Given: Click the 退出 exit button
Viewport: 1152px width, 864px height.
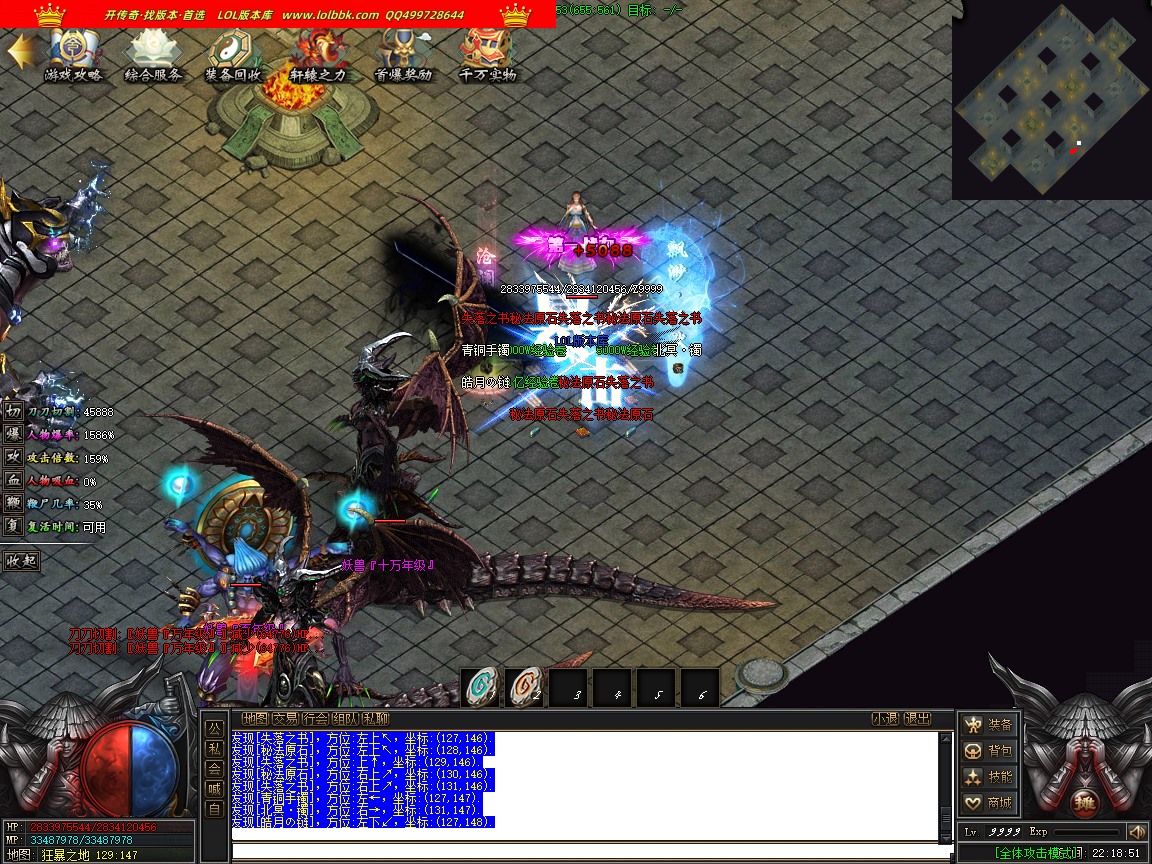Looking at the screenshot, I should pyautogui.click(x=917, y=718).
